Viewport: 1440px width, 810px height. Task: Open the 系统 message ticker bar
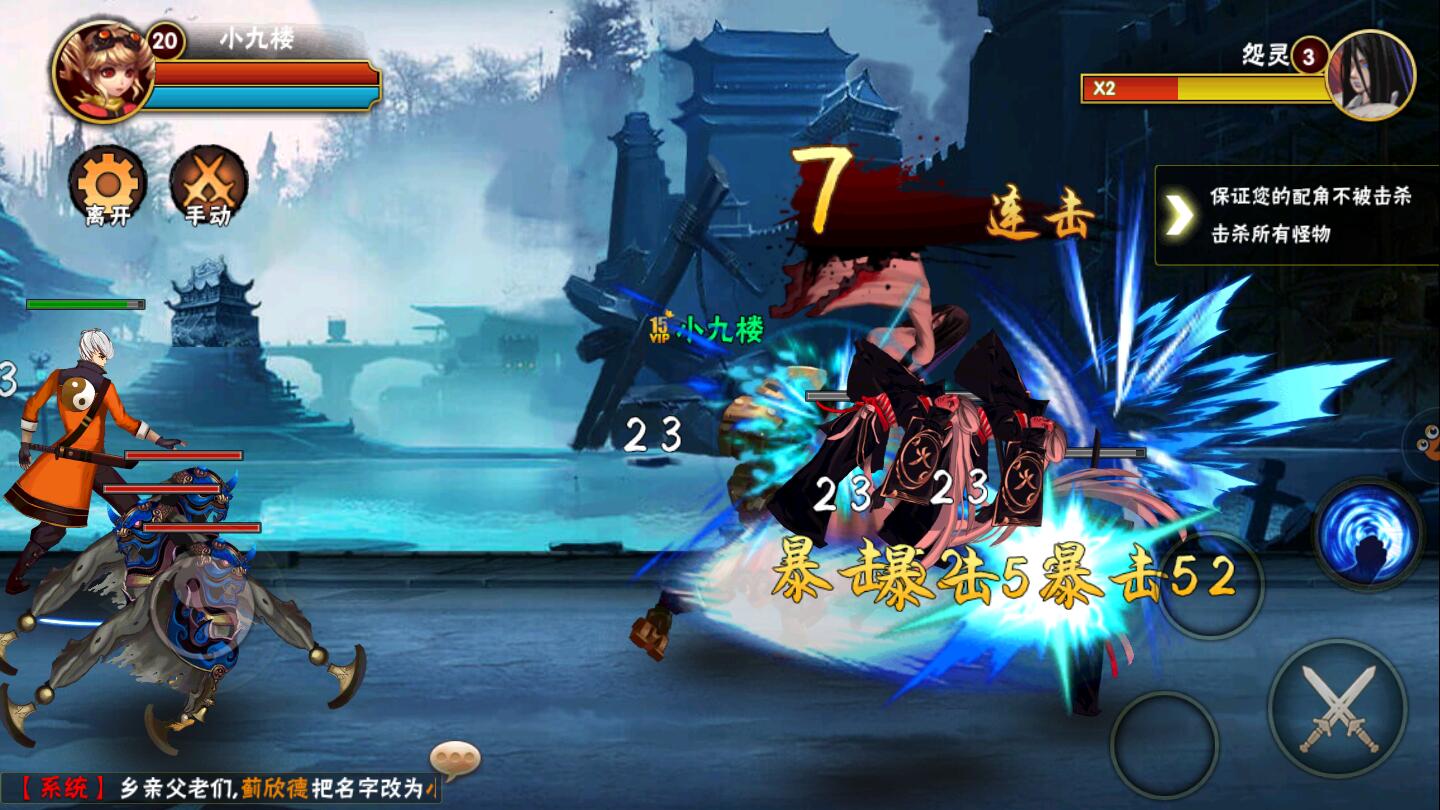(x=222, y=788)
